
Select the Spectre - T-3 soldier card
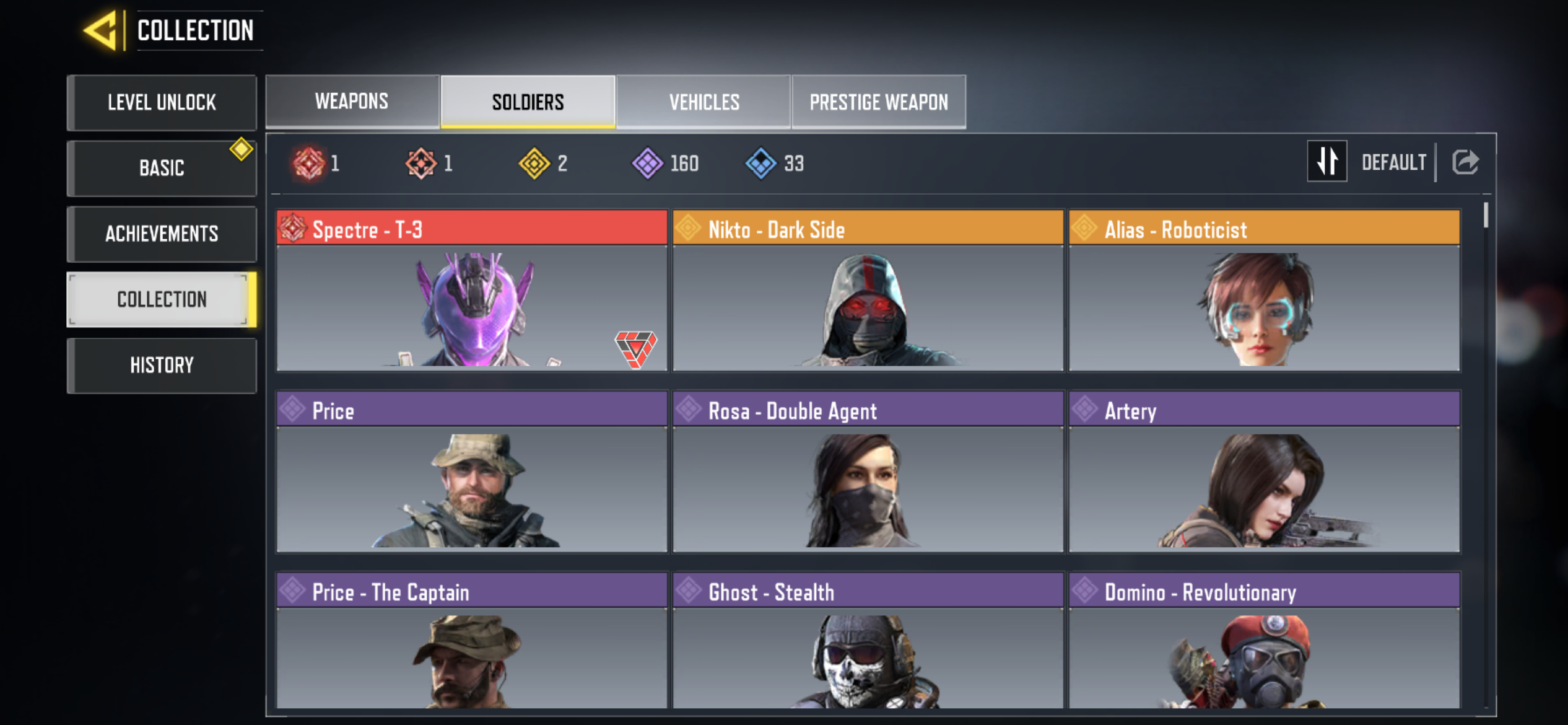(472, 291)
